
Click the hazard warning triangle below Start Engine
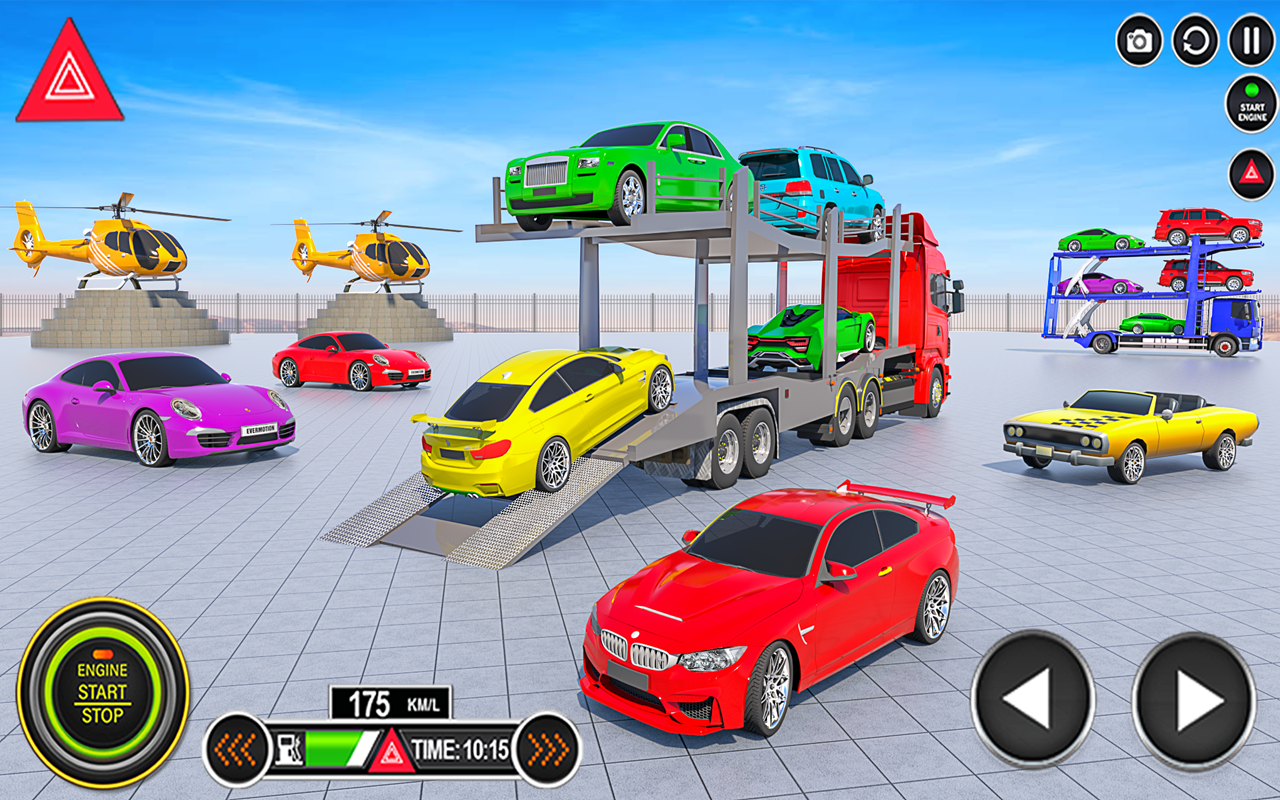click(x=1249, y=172)
